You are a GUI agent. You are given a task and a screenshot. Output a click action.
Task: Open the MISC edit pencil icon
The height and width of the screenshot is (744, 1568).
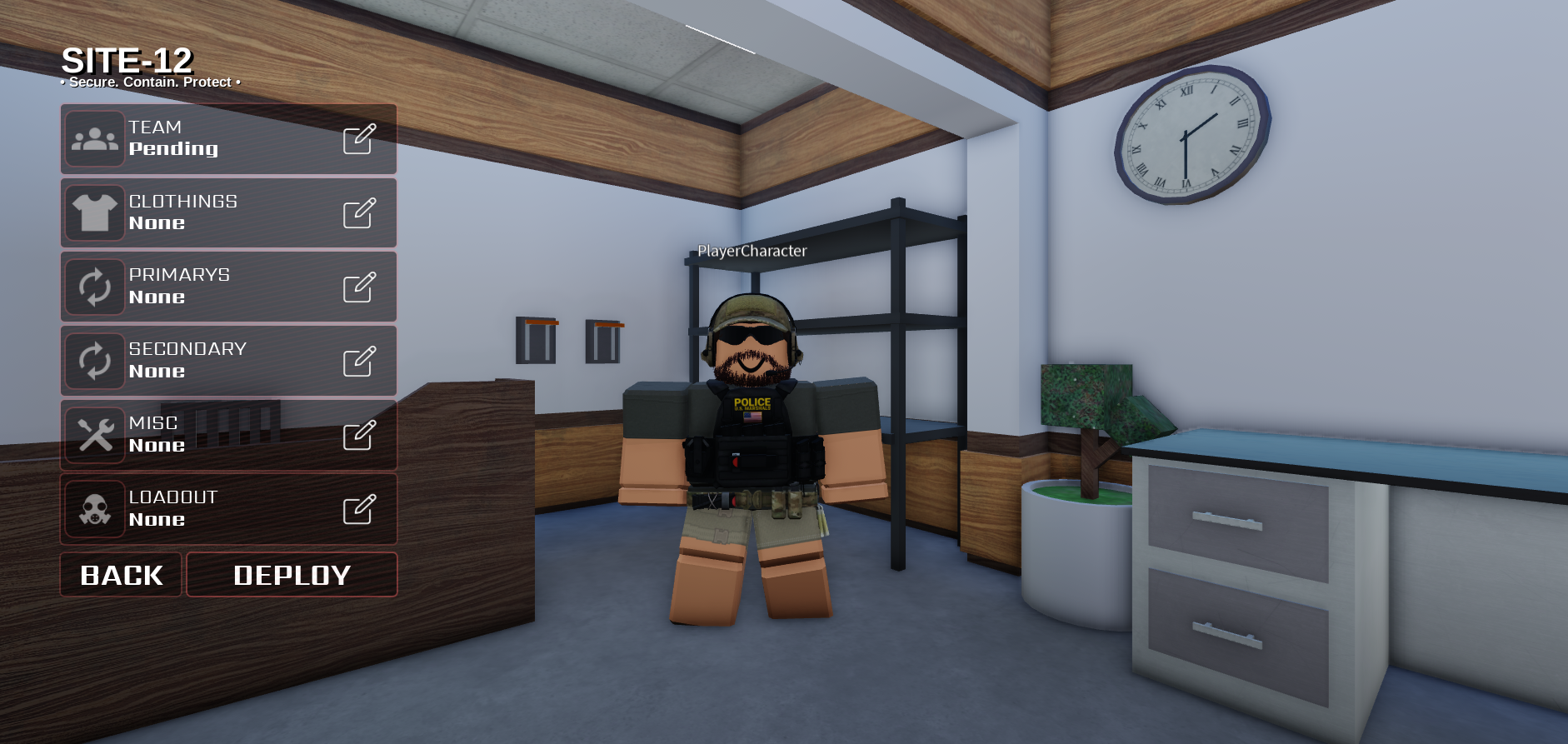click(x=359, y=434)
